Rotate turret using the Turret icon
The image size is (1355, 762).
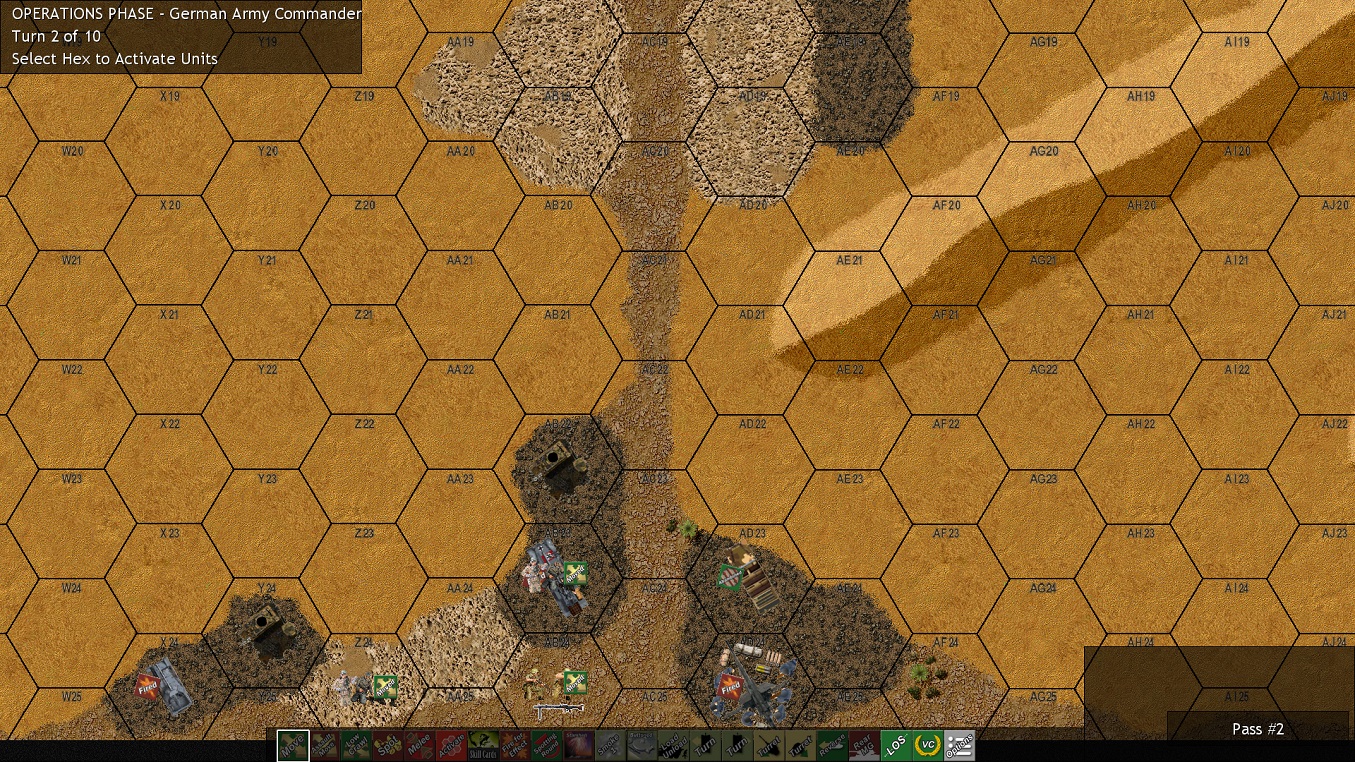768,745
